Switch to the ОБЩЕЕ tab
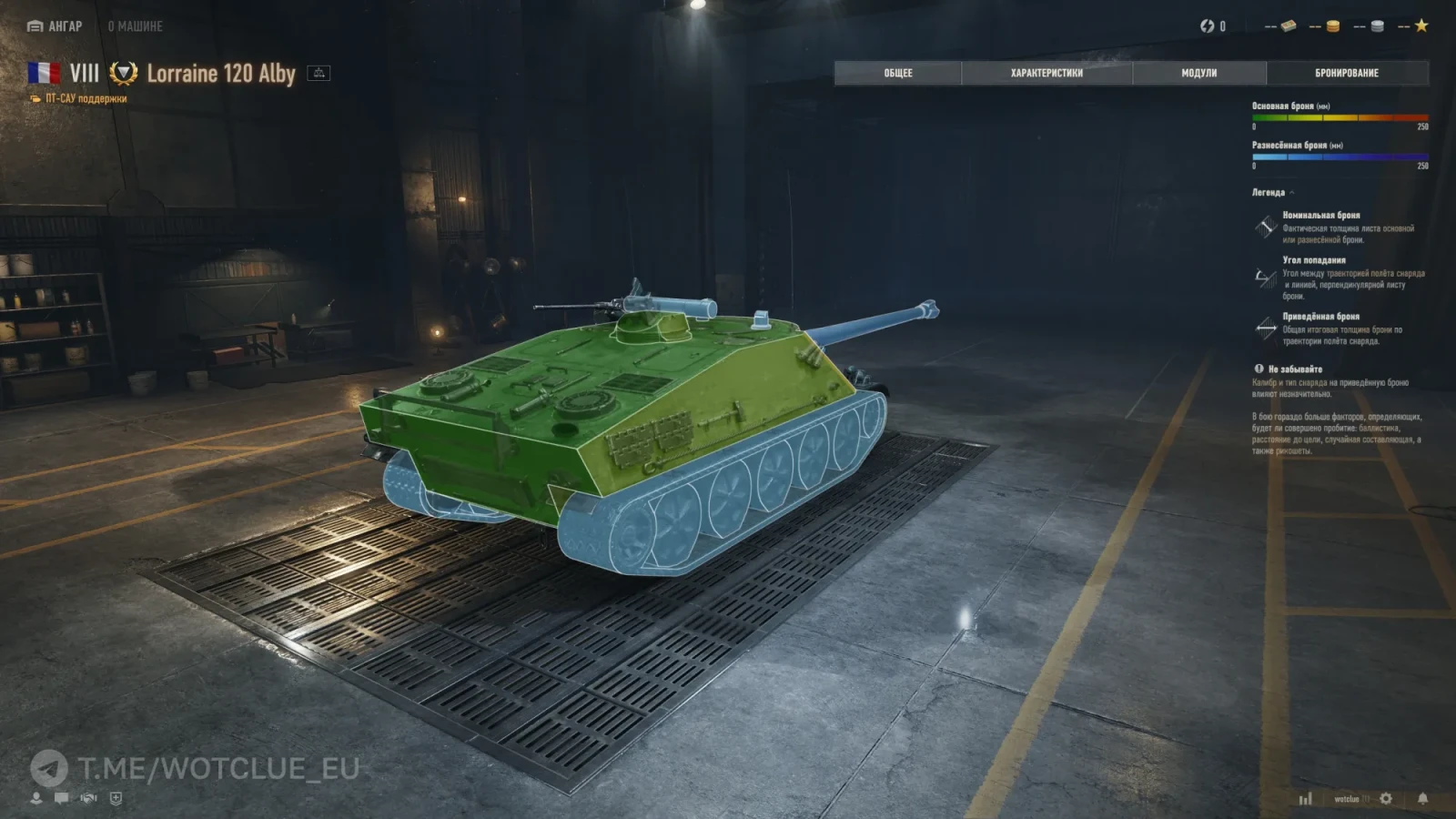 point(897,73)
